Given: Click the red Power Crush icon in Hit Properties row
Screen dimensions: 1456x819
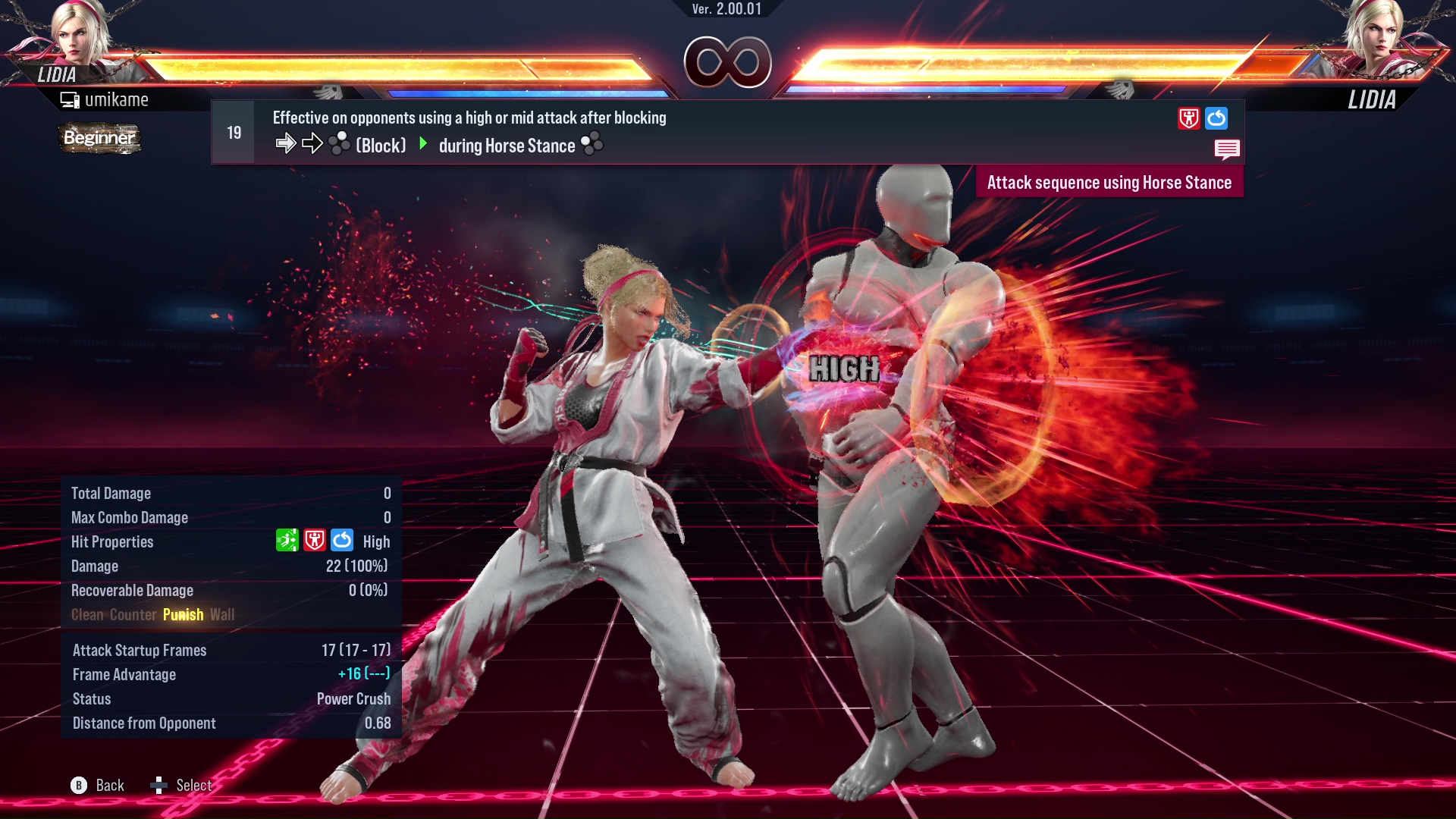Looking at the screenshot, I should [x=315, y=541].
